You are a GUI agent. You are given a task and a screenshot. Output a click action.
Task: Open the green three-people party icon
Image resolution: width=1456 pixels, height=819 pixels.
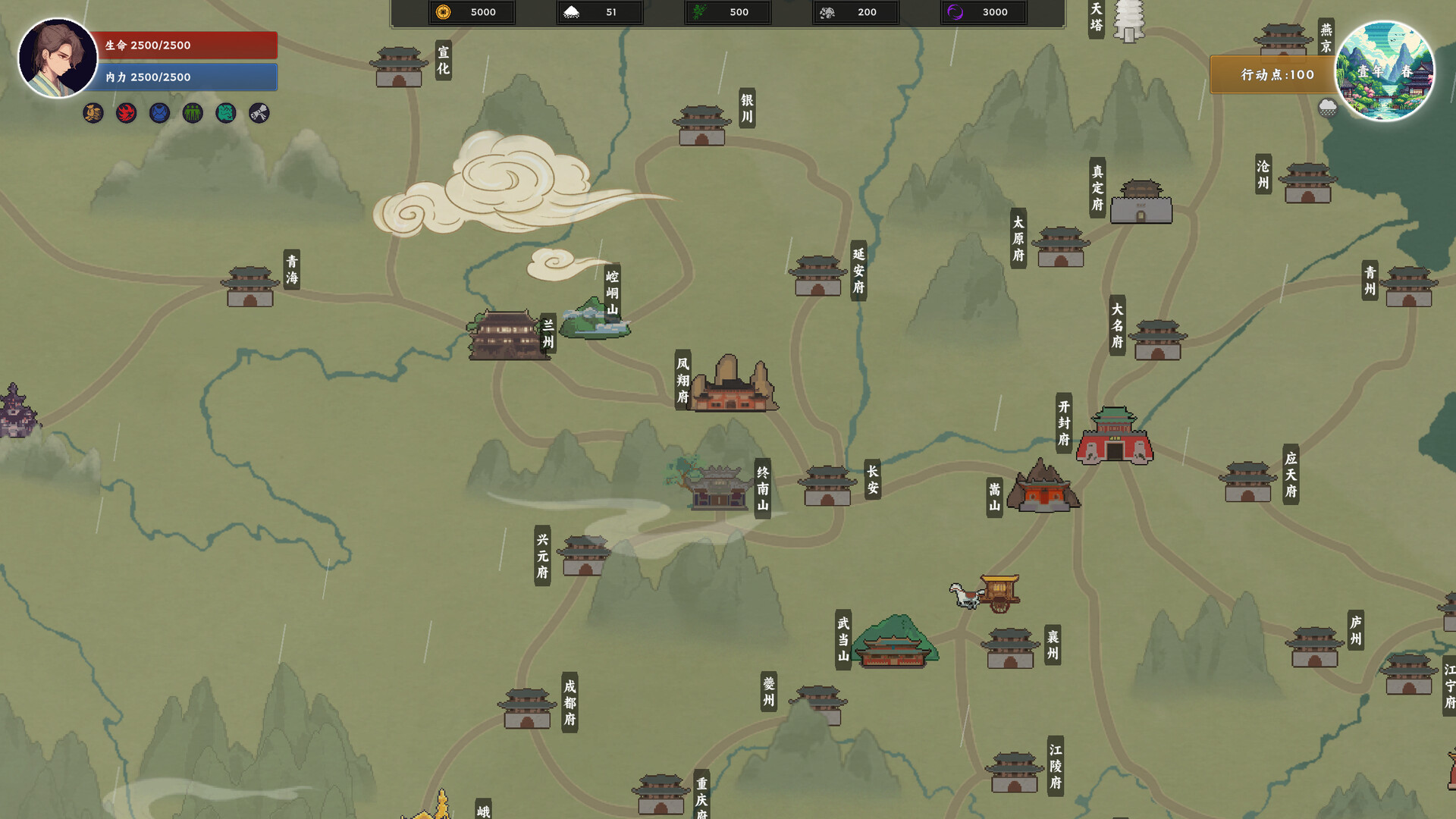pos(193,114)
